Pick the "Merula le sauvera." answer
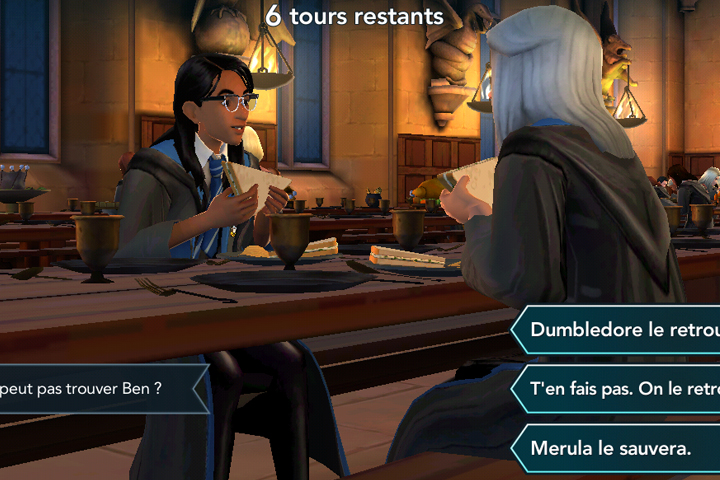Image resolution: width=720 pixels, height=480 pixels. click(612, 448)
